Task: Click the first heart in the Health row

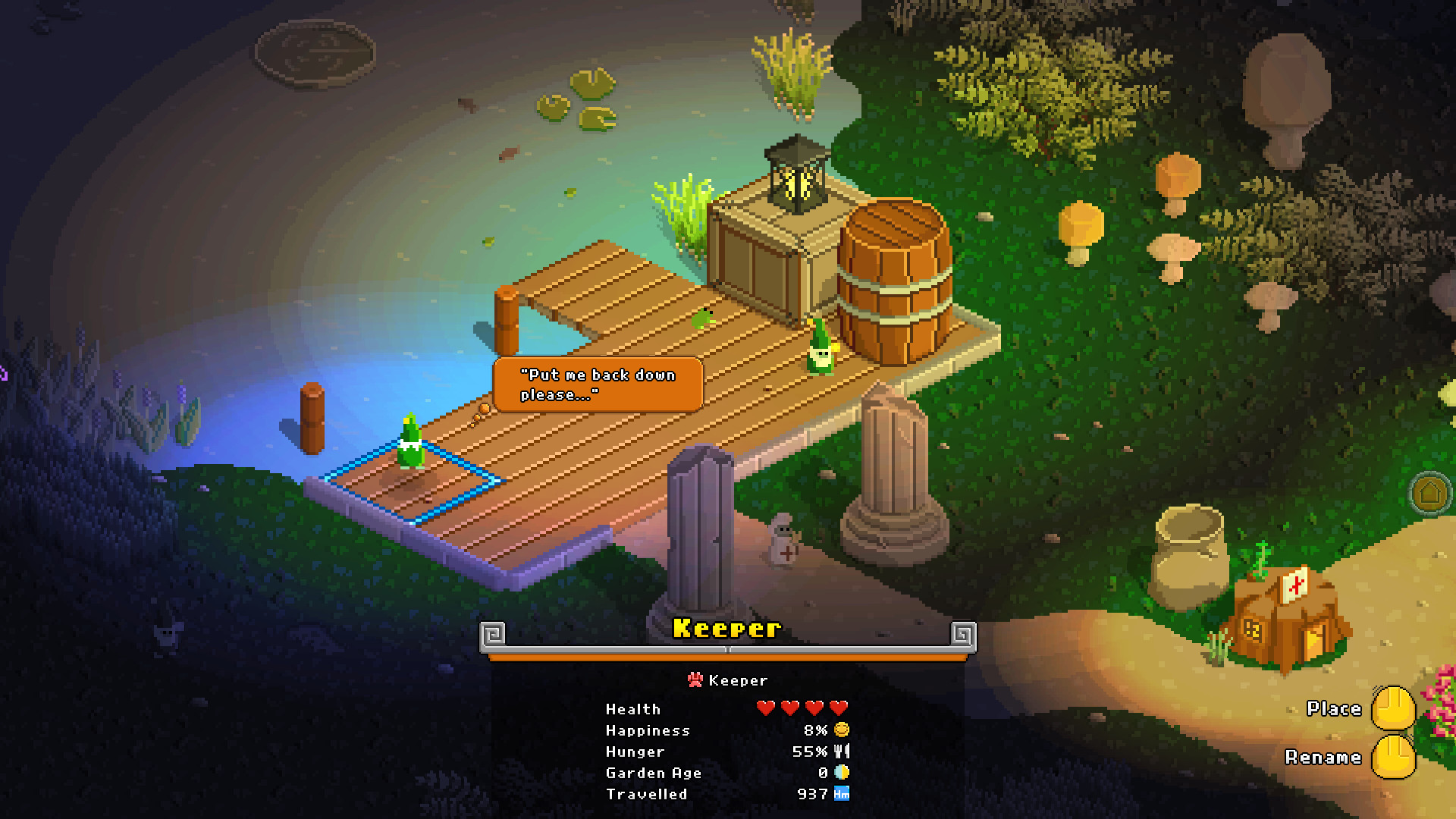Action: click(x=764, y=707)
